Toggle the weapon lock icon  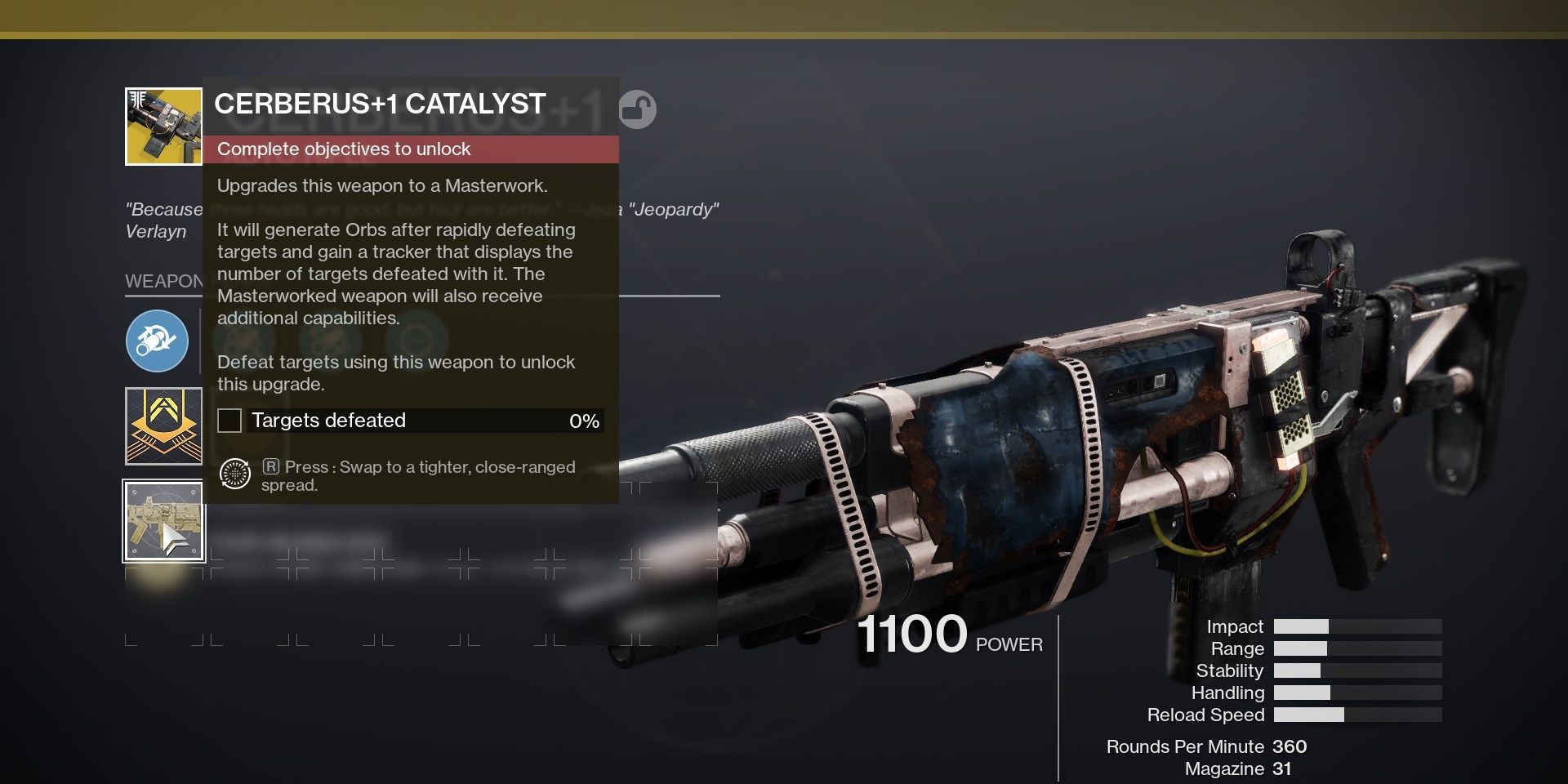(x=637, y=109)
